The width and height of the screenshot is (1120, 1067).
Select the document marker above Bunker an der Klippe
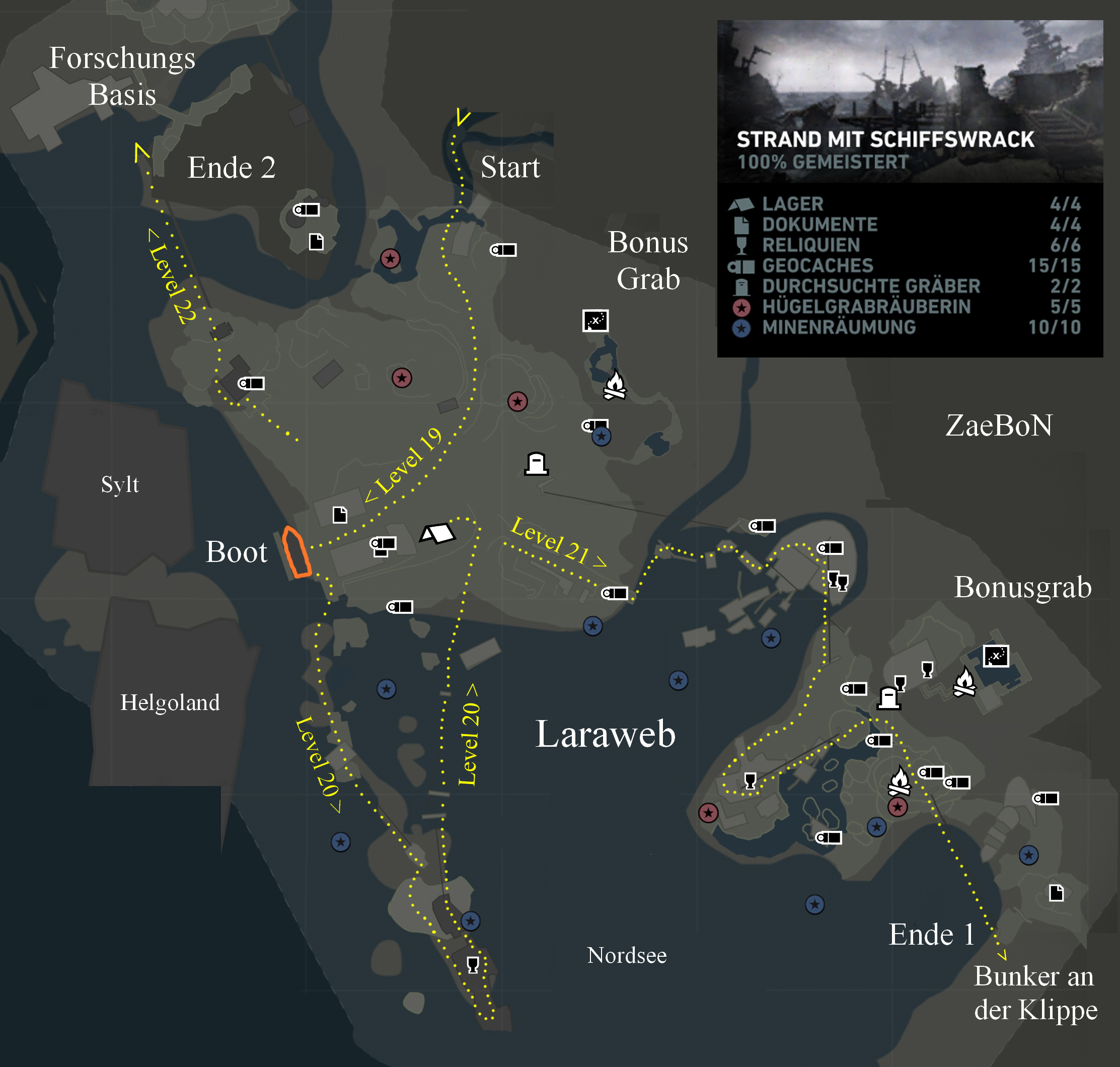point(1057,893)
